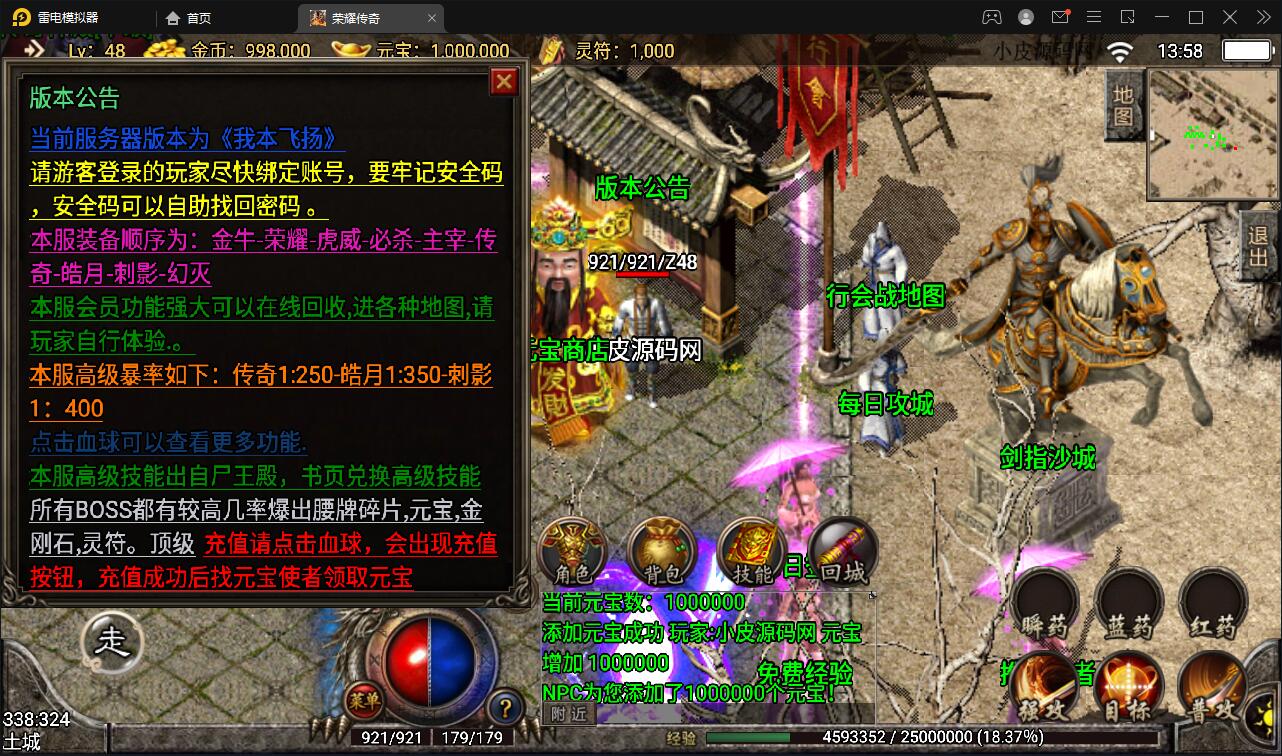Switch chat to the 附近 nearby channel
Image resolution: width=1282 pixels, height=756 pixels.
[x=569, y=713]
